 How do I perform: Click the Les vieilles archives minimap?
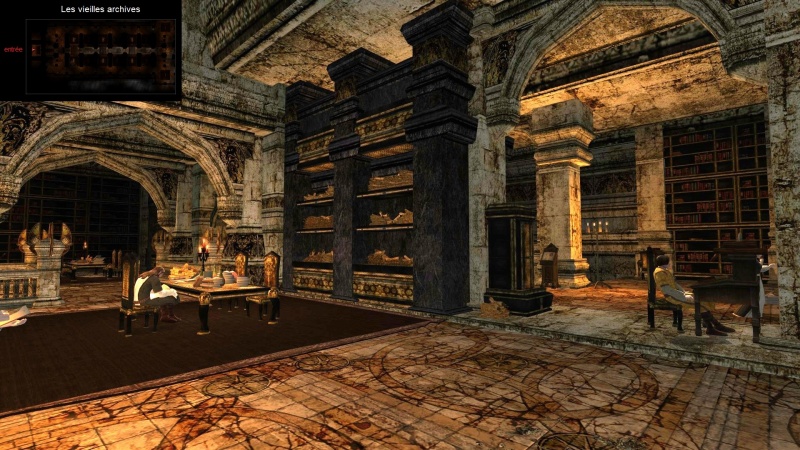point(100,55)
